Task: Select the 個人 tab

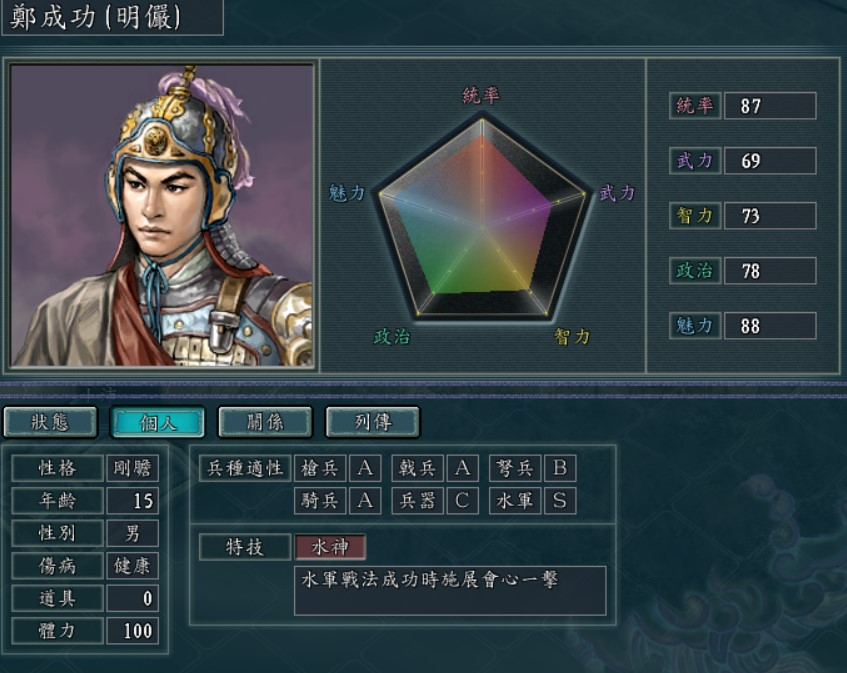Action: (157, 422)
